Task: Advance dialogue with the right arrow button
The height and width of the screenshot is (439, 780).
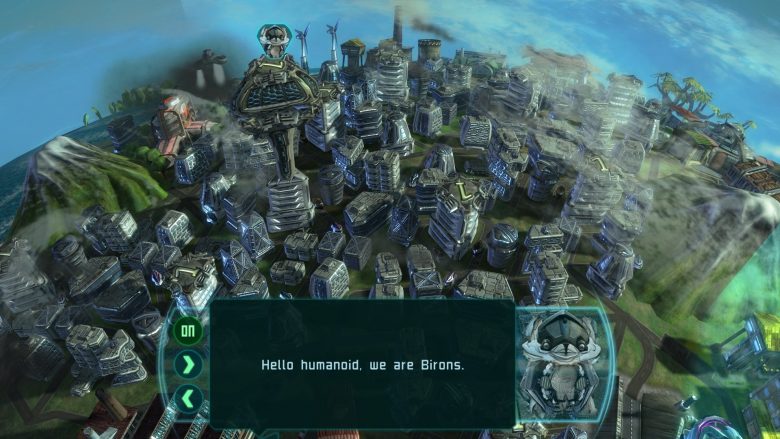Action: point(188,364)
